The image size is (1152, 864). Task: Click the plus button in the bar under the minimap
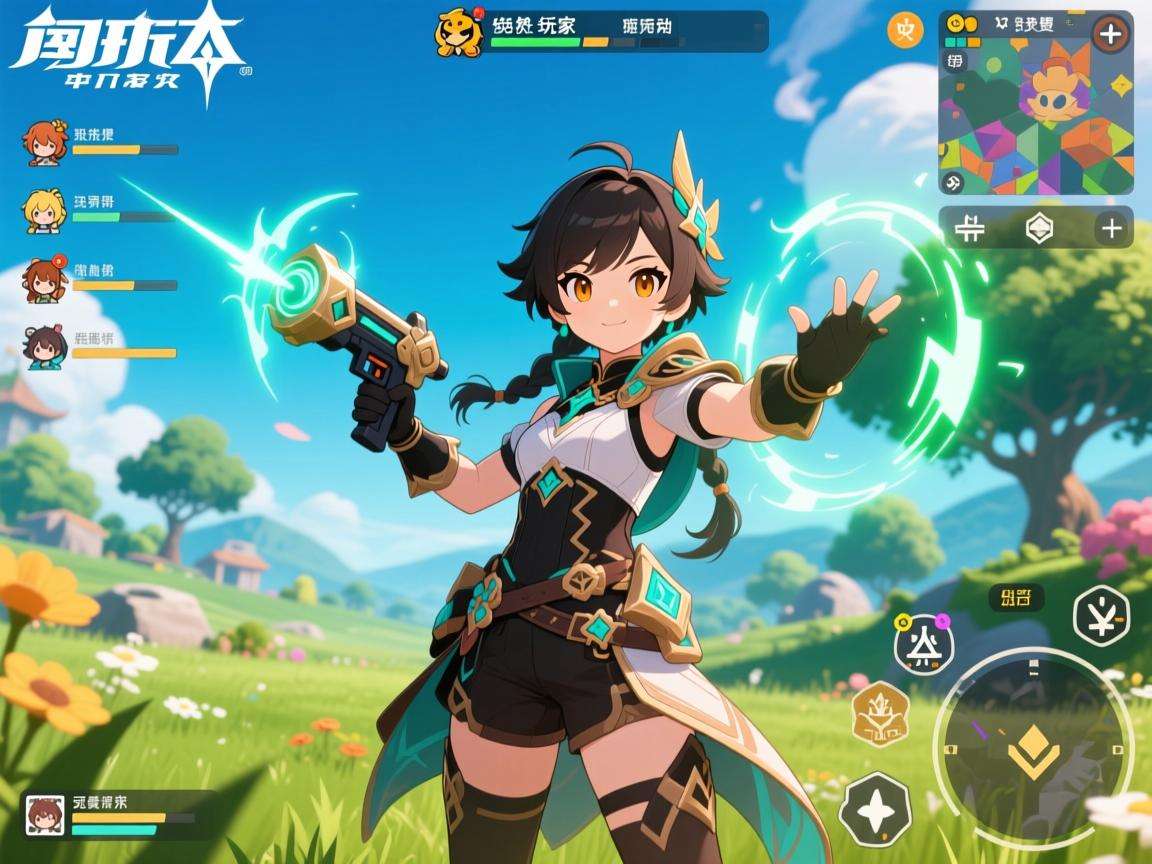[x=1110, y=228]
